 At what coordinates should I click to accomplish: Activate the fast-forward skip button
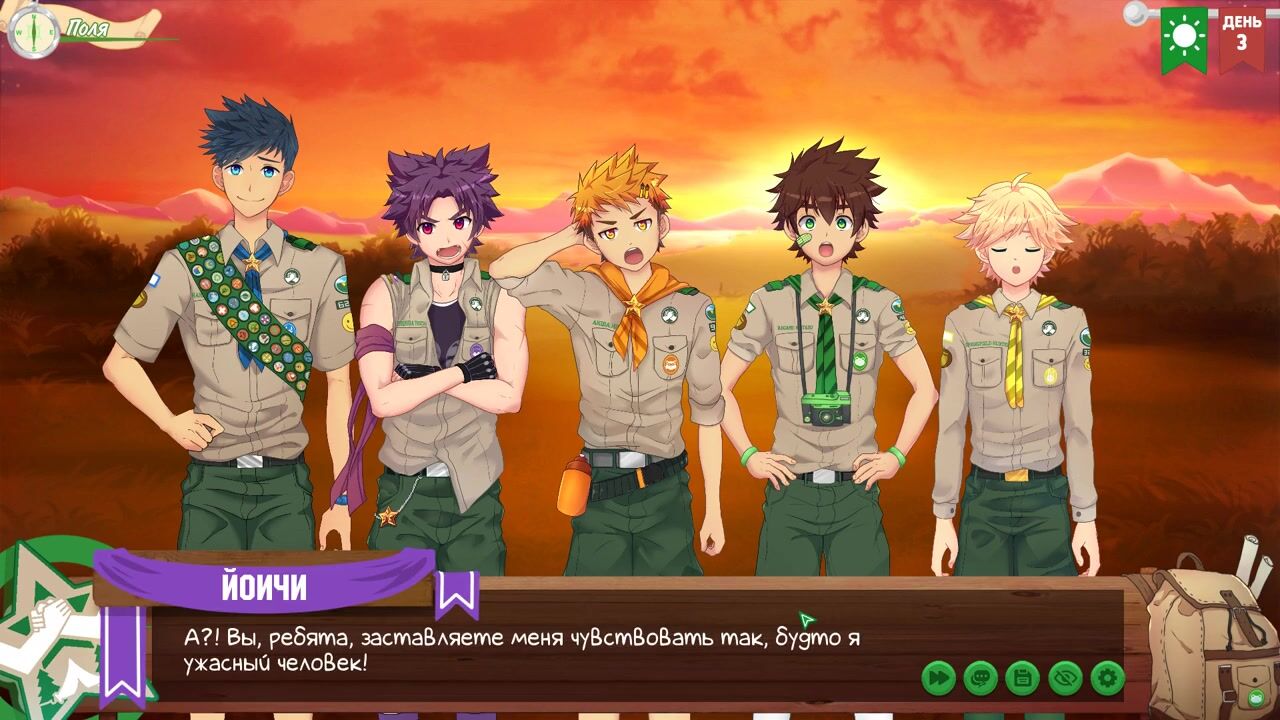coord(938,678)
